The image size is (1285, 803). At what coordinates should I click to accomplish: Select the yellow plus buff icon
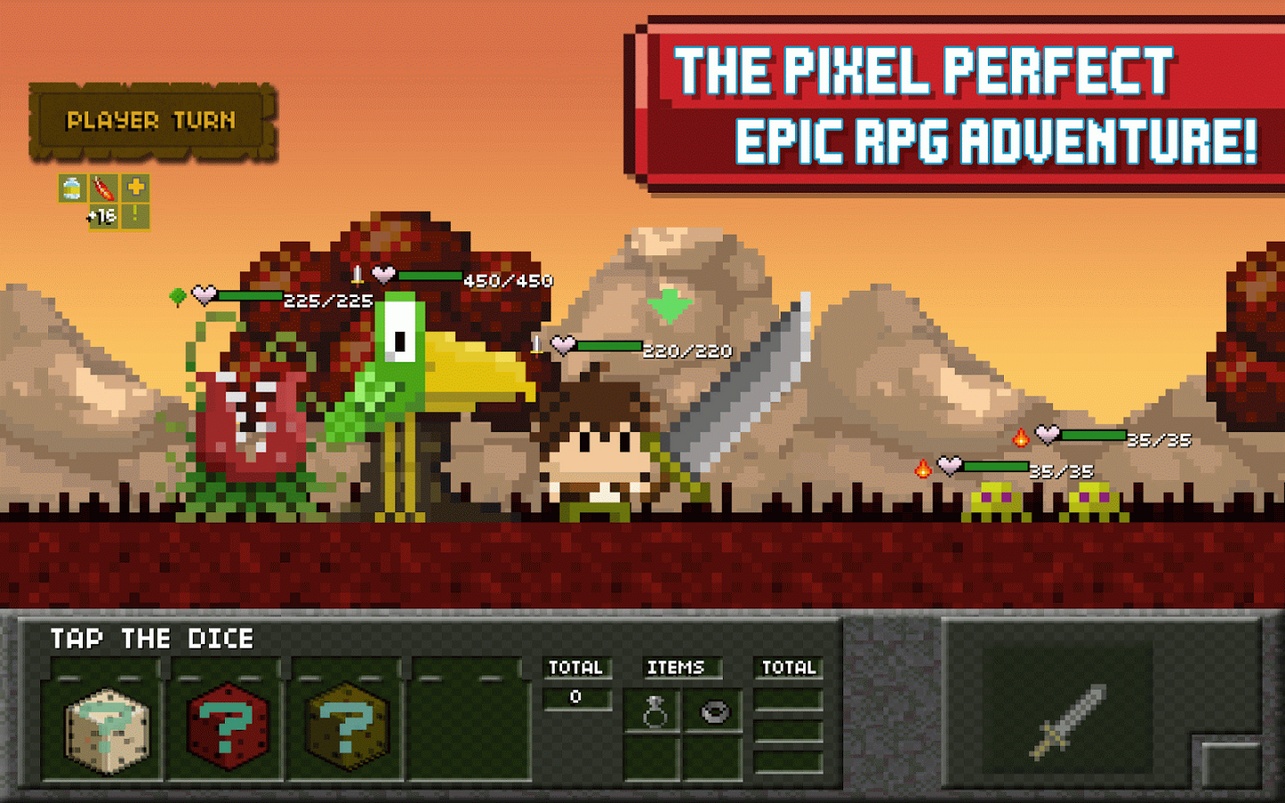tap(136, 188)
